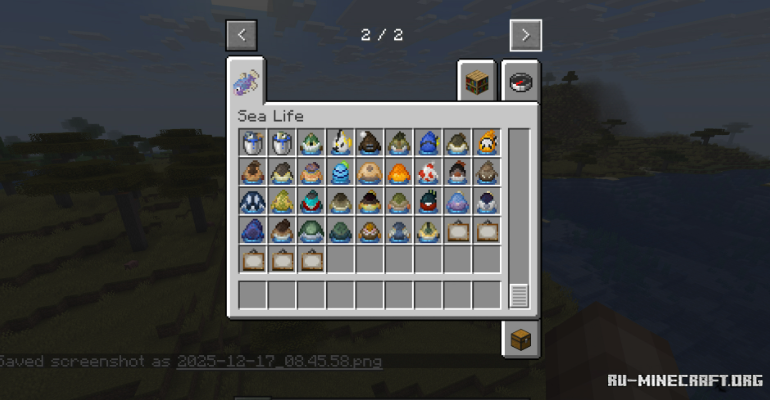
Task: Click the inventory scrollbar handle
Action: (518, 295)
